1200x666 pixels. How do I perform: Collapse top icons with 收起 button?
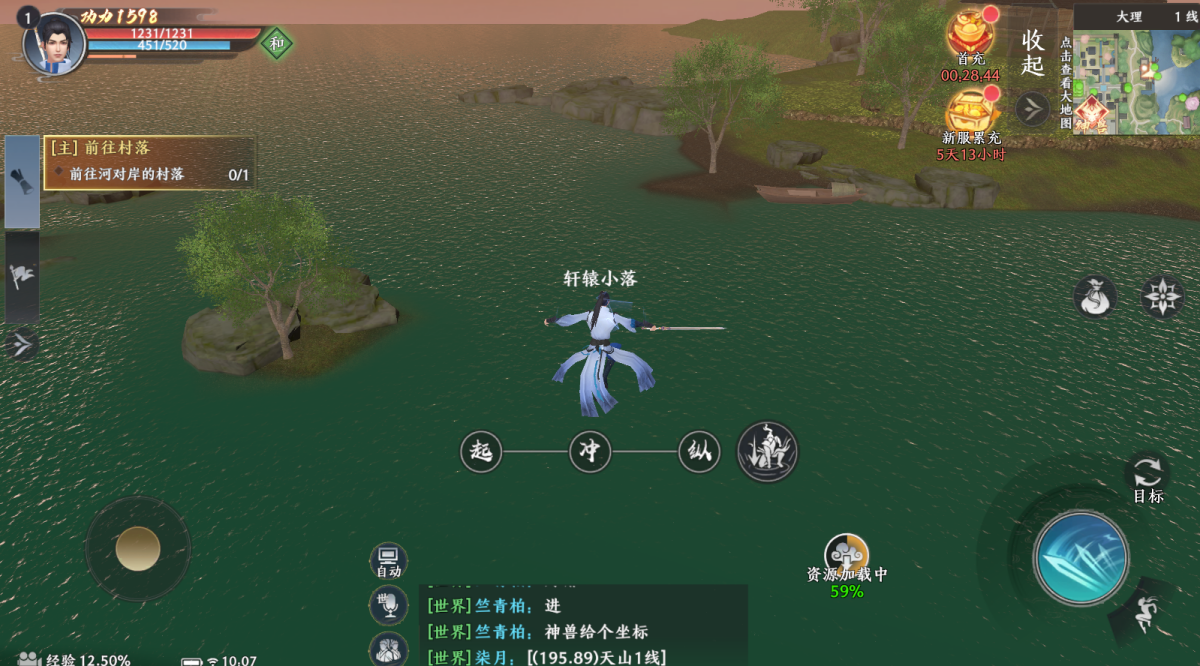(x=1033, y=52)
